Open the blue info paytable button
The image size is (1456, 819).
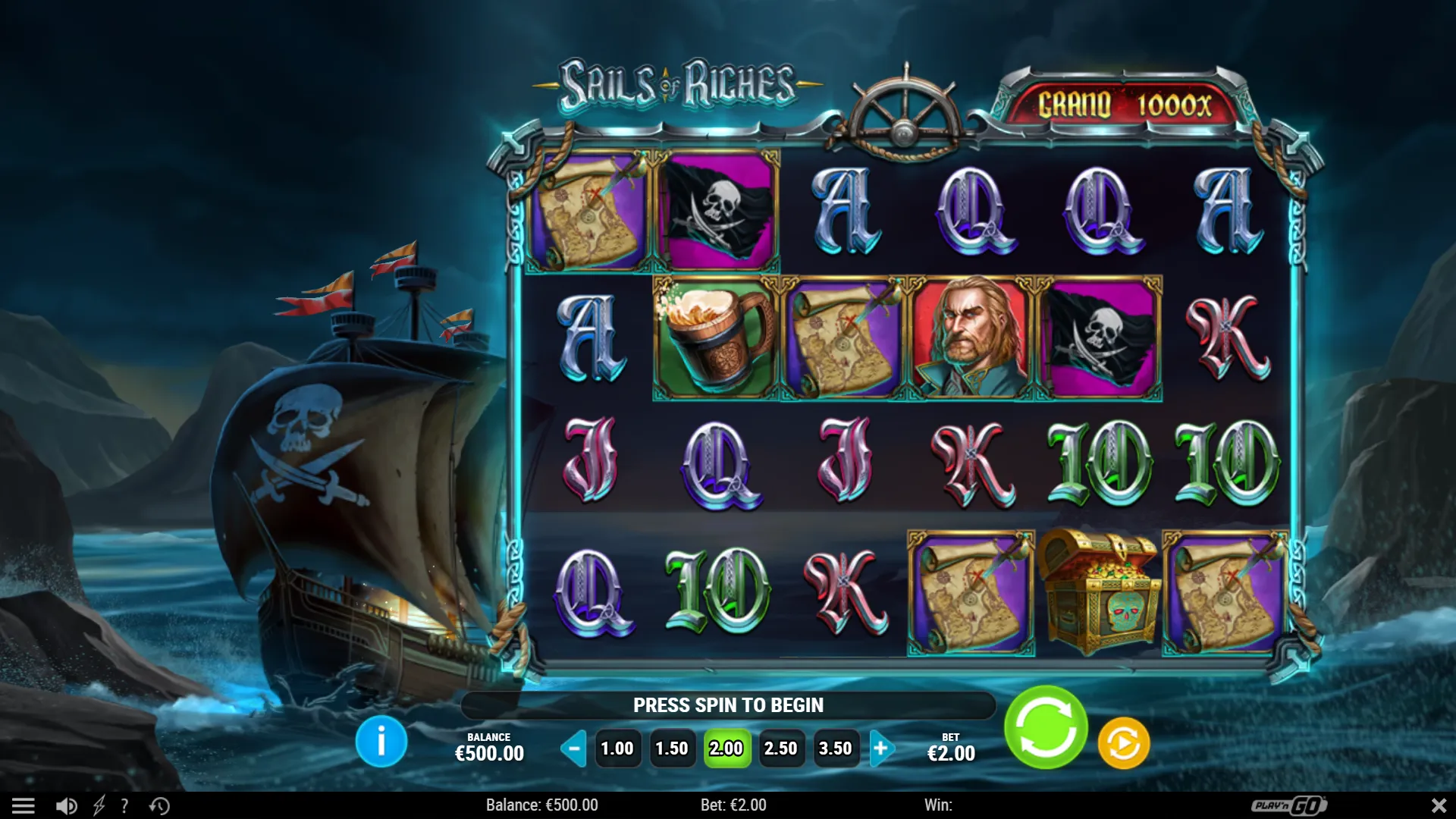pos(381,742)
